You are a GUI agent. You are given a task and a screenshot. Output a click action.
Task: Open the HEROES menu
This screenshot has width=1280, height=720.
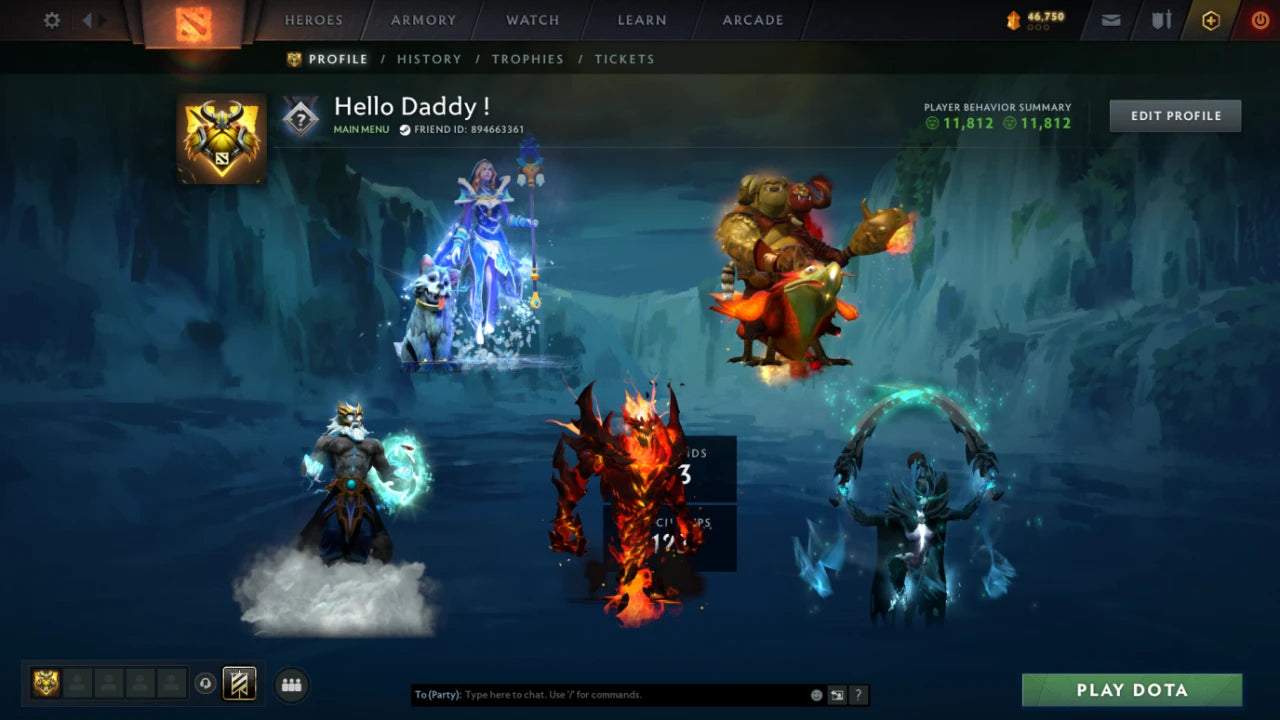click(x=313, y=20)
